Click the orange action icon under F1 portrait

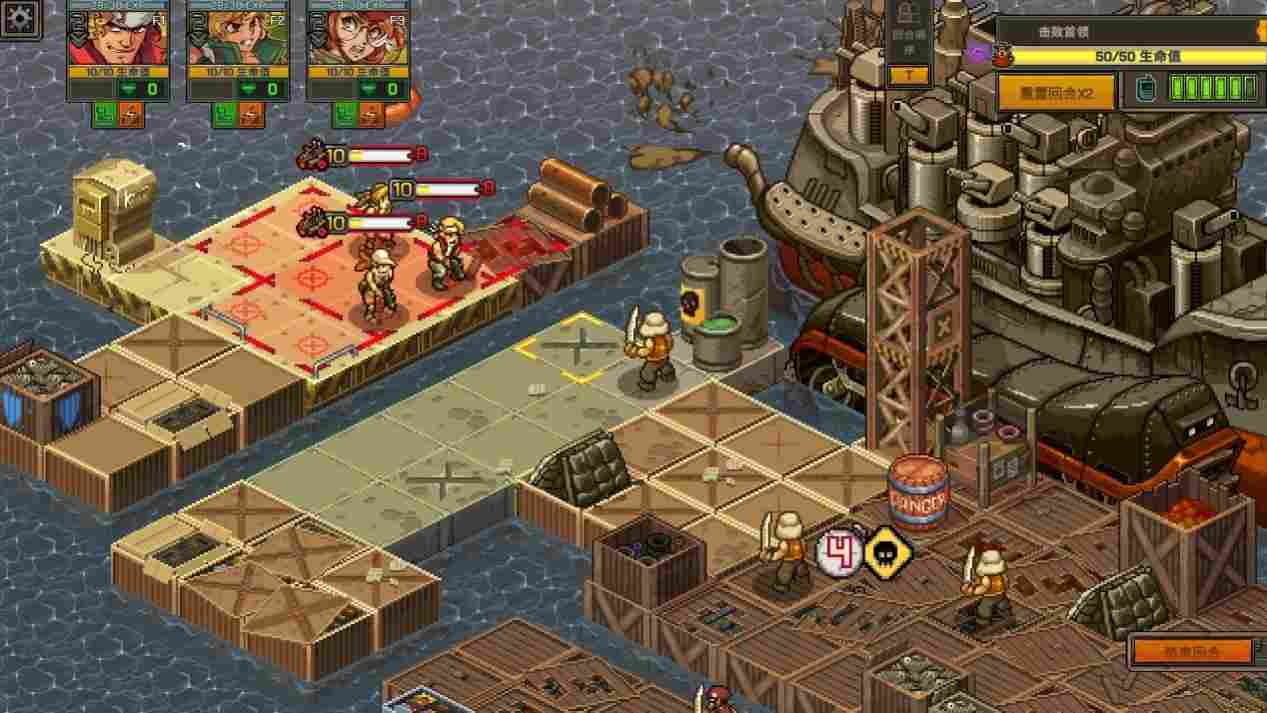(131, 115)
